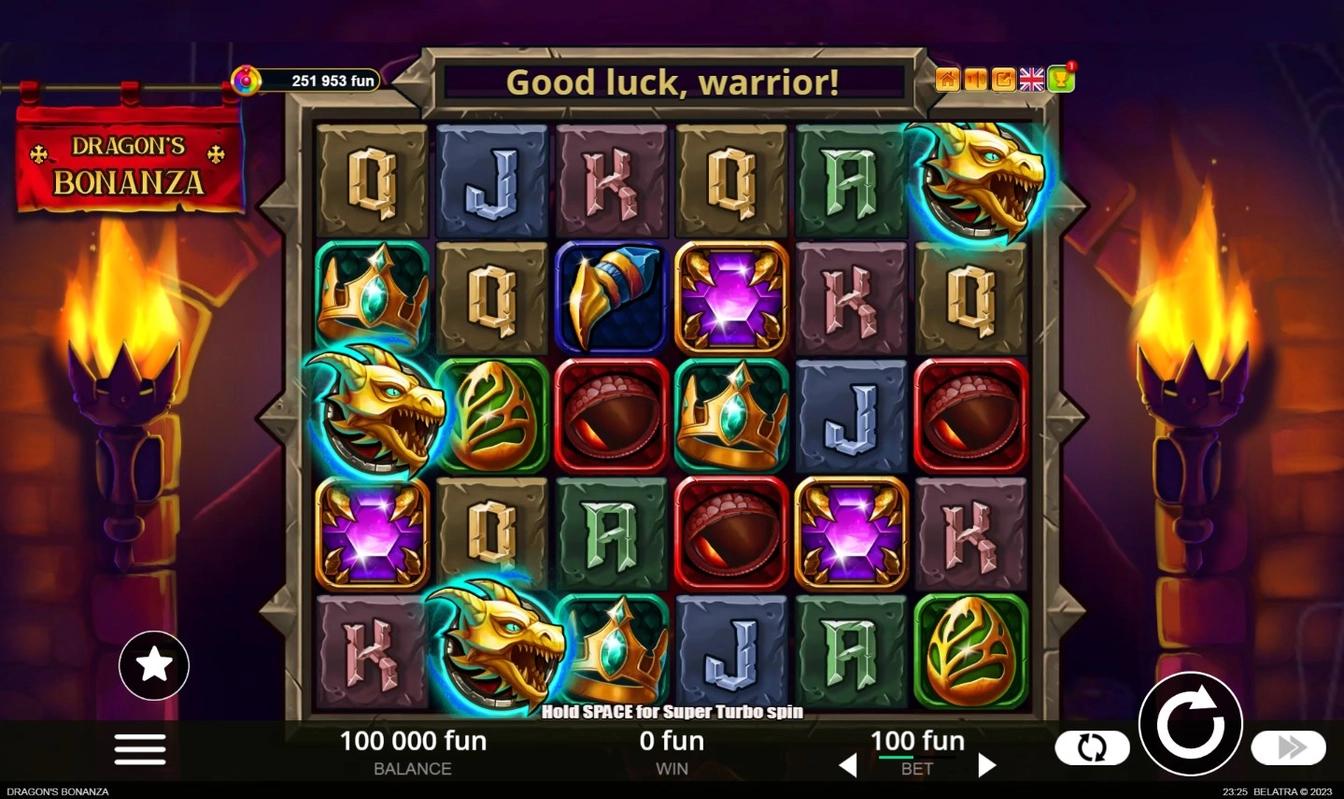1344x799 pixels.
Task: Toggle Super Turbo spin mode
Action: (670, 712)
